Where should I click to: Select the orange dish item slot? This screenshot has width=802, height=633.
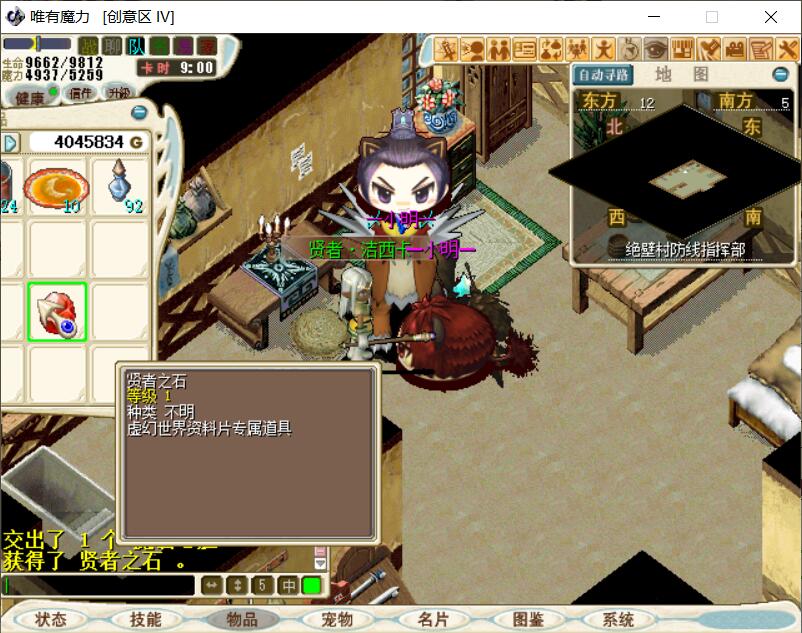click(57, 186)
